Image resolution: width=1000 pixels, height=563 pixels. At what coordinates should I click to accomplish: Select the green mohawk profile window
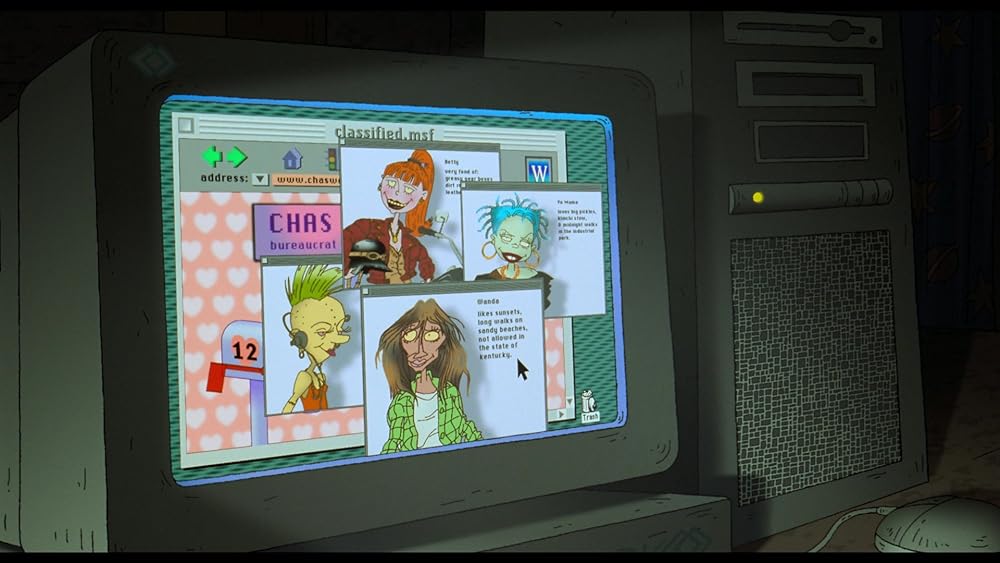(310, 340)
